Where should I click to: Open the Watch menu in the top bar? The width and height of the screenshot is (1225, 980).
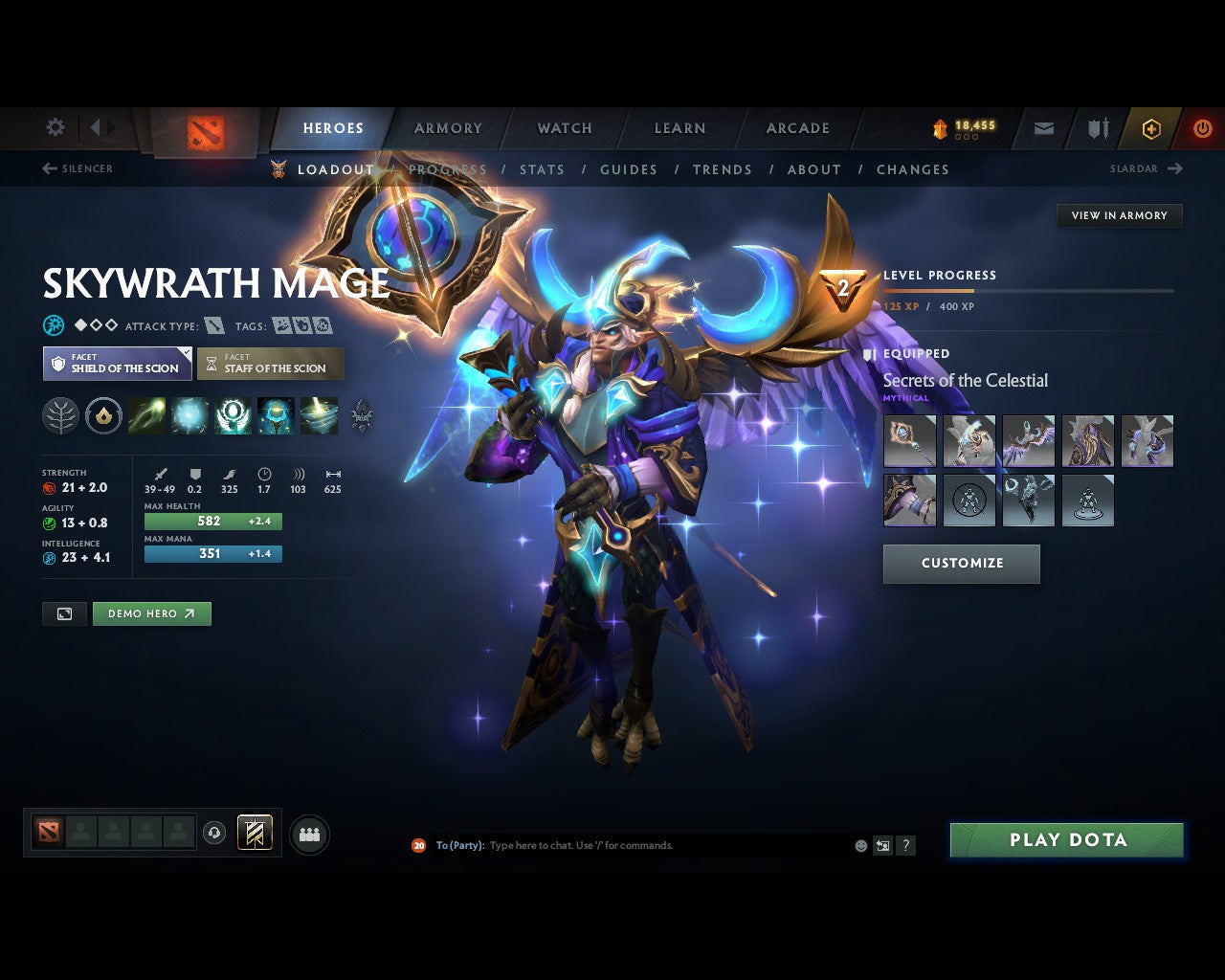564,127
